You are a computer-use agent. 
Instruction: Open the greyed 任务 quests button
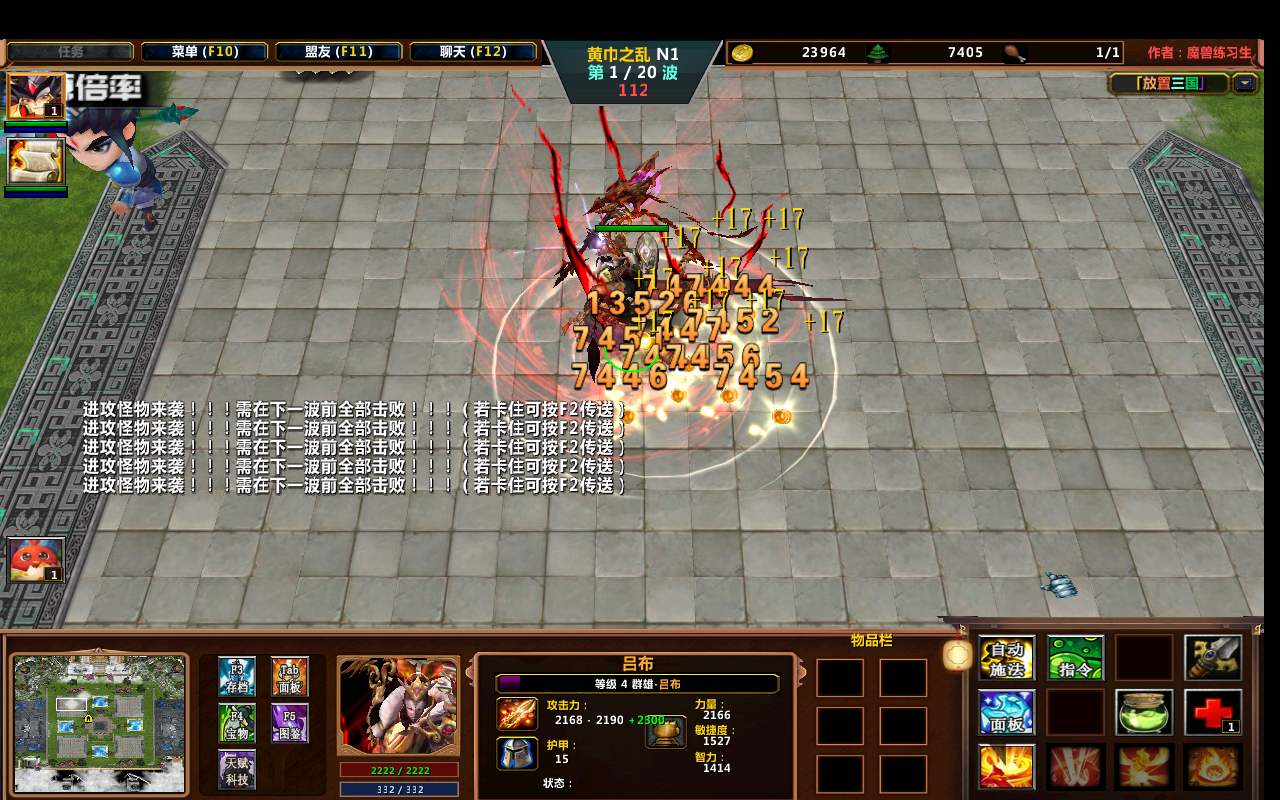[70, 52]
